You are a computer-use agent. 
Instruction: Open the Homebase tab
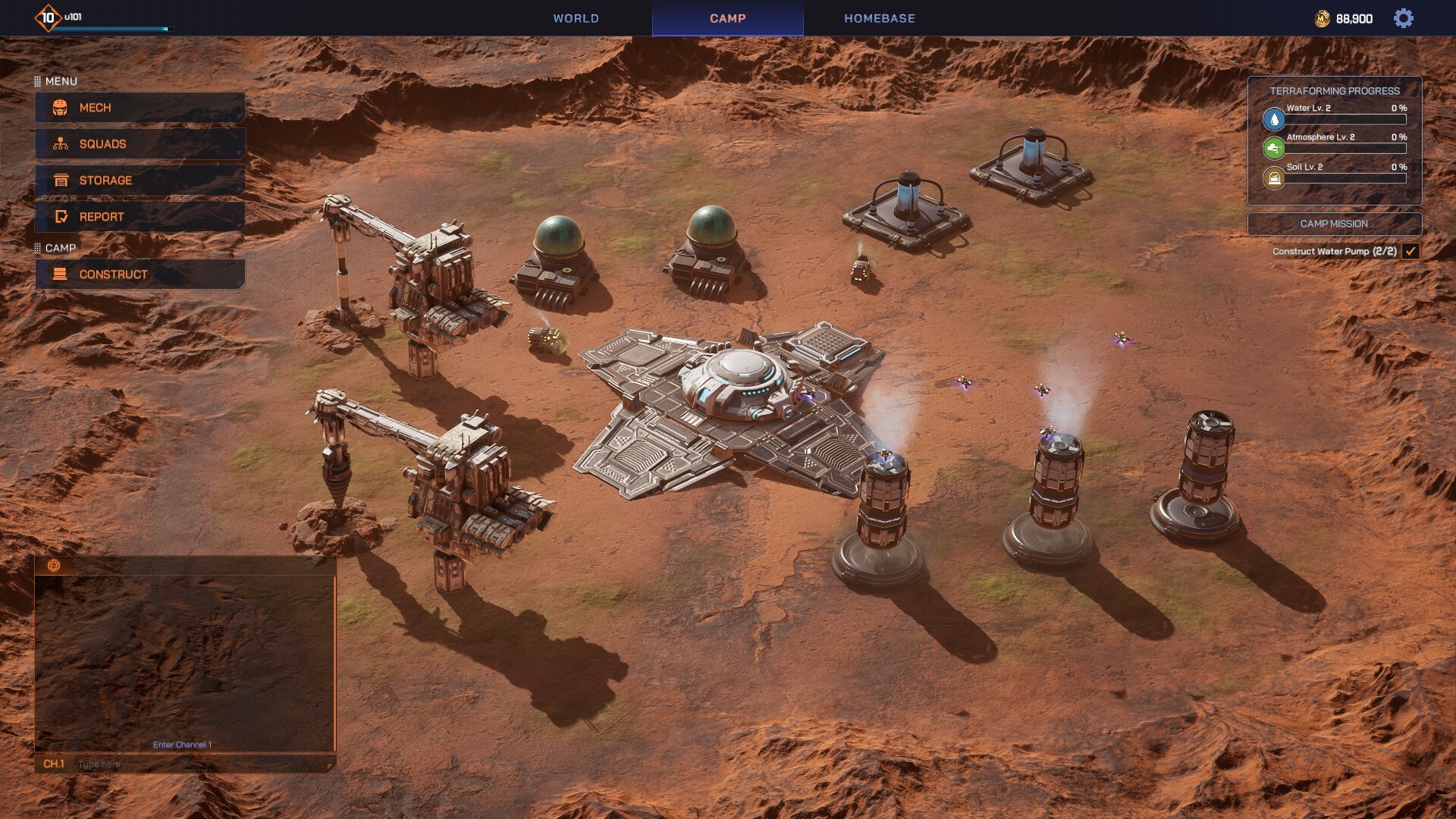879,18
